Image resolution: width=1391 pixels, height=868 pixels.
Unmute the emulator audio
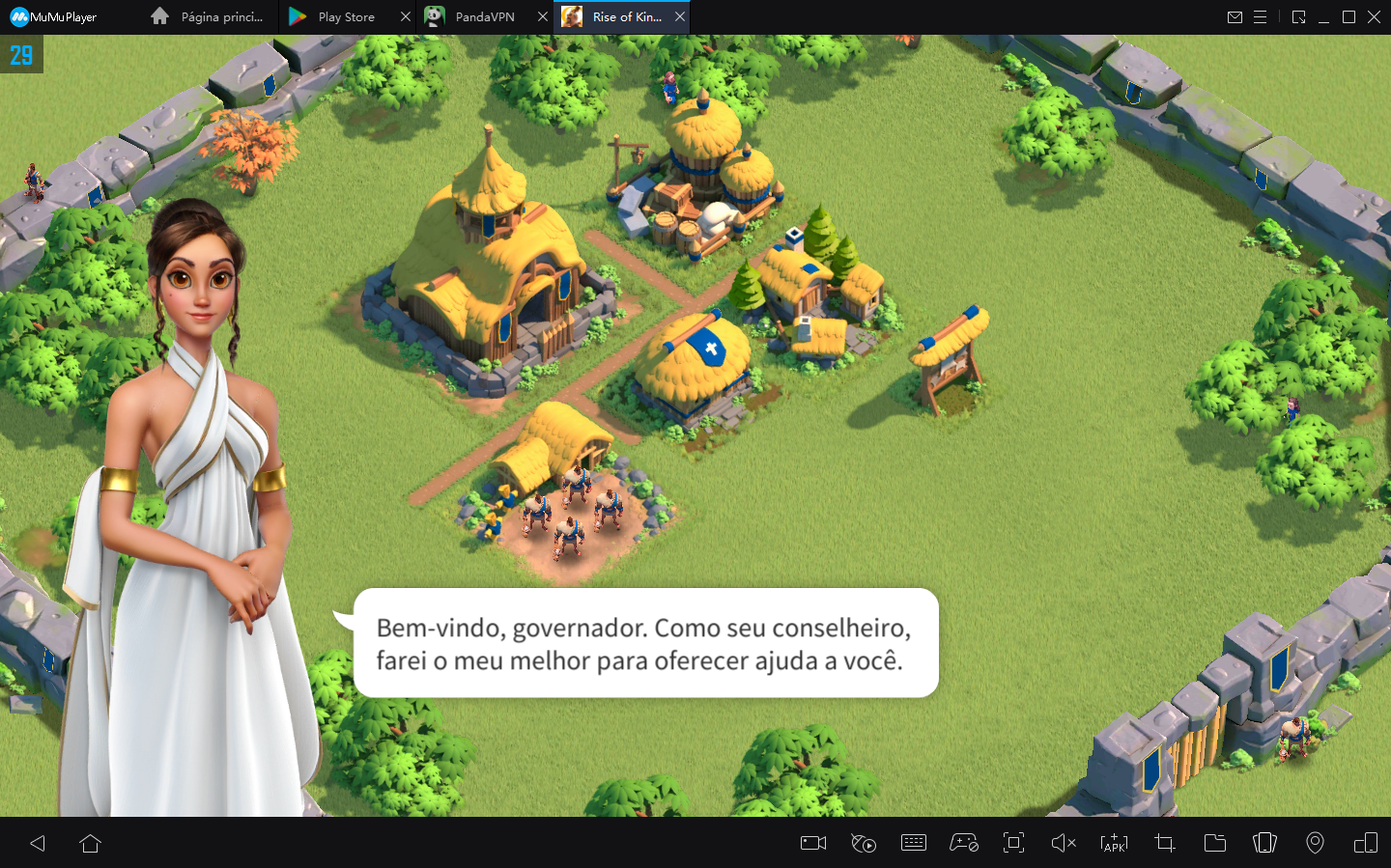pyautogui.click(x=1064, y=843)
